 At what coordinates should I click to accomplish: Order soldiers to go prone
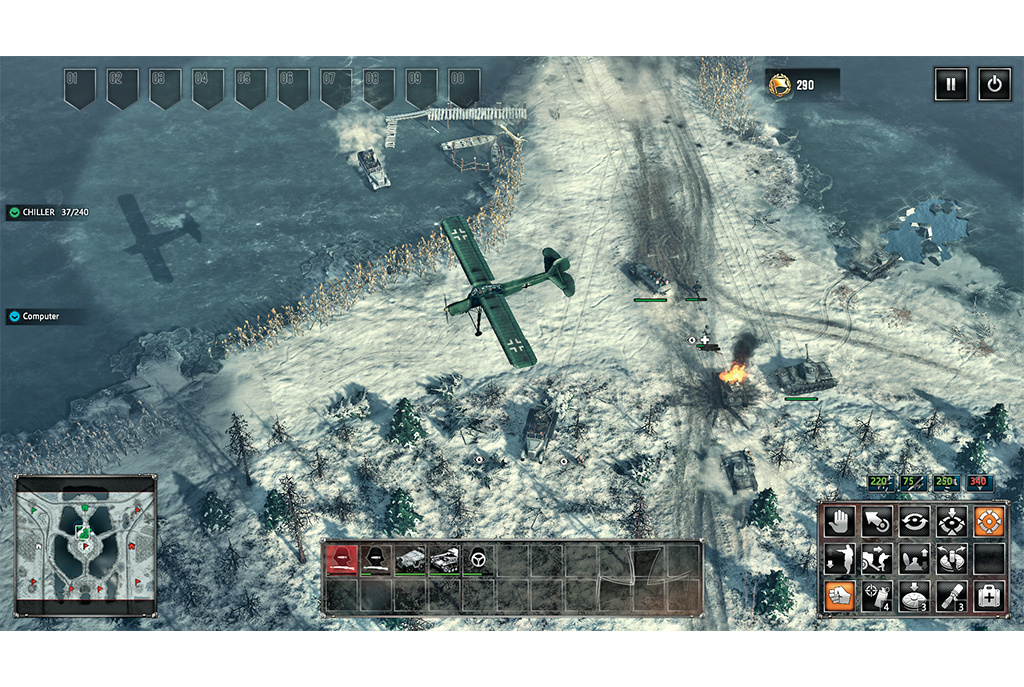point(840,559)
